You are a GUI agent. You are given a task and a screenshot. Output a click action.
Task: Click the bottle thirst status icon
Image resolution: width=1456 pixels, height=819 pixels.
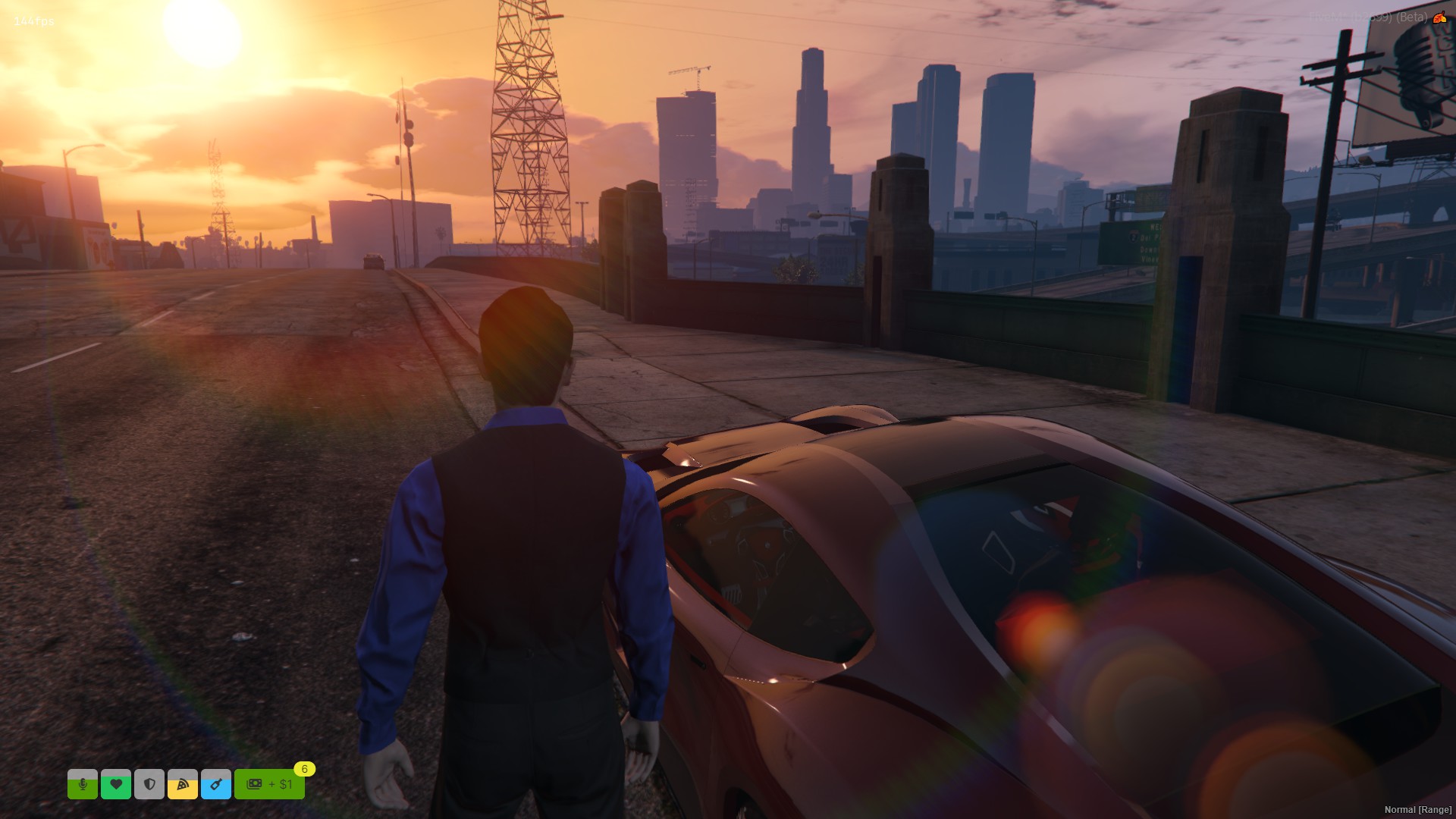tap(216, 784)
